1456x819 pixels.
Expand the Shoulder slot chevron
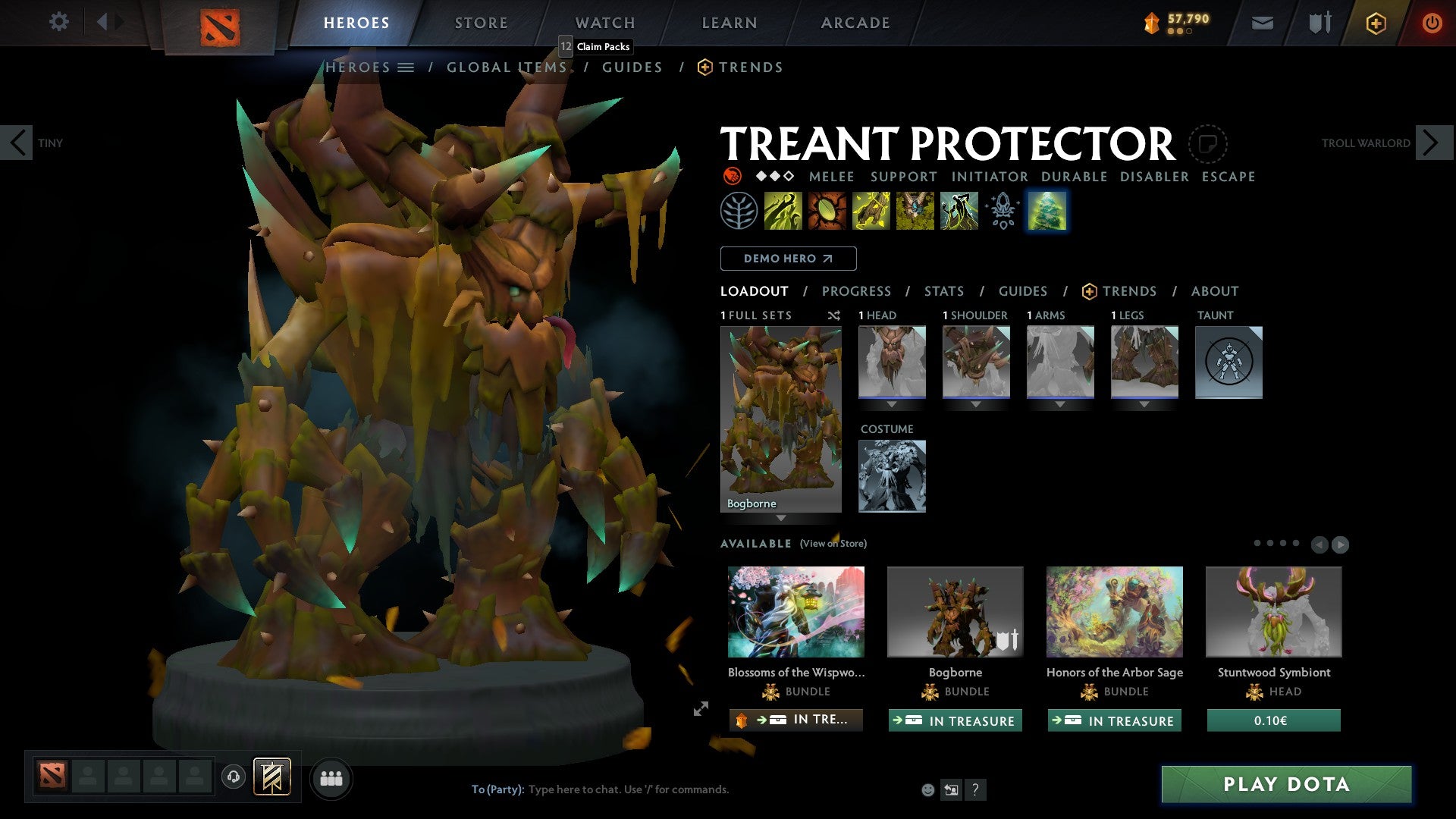[x=976, y=404]
